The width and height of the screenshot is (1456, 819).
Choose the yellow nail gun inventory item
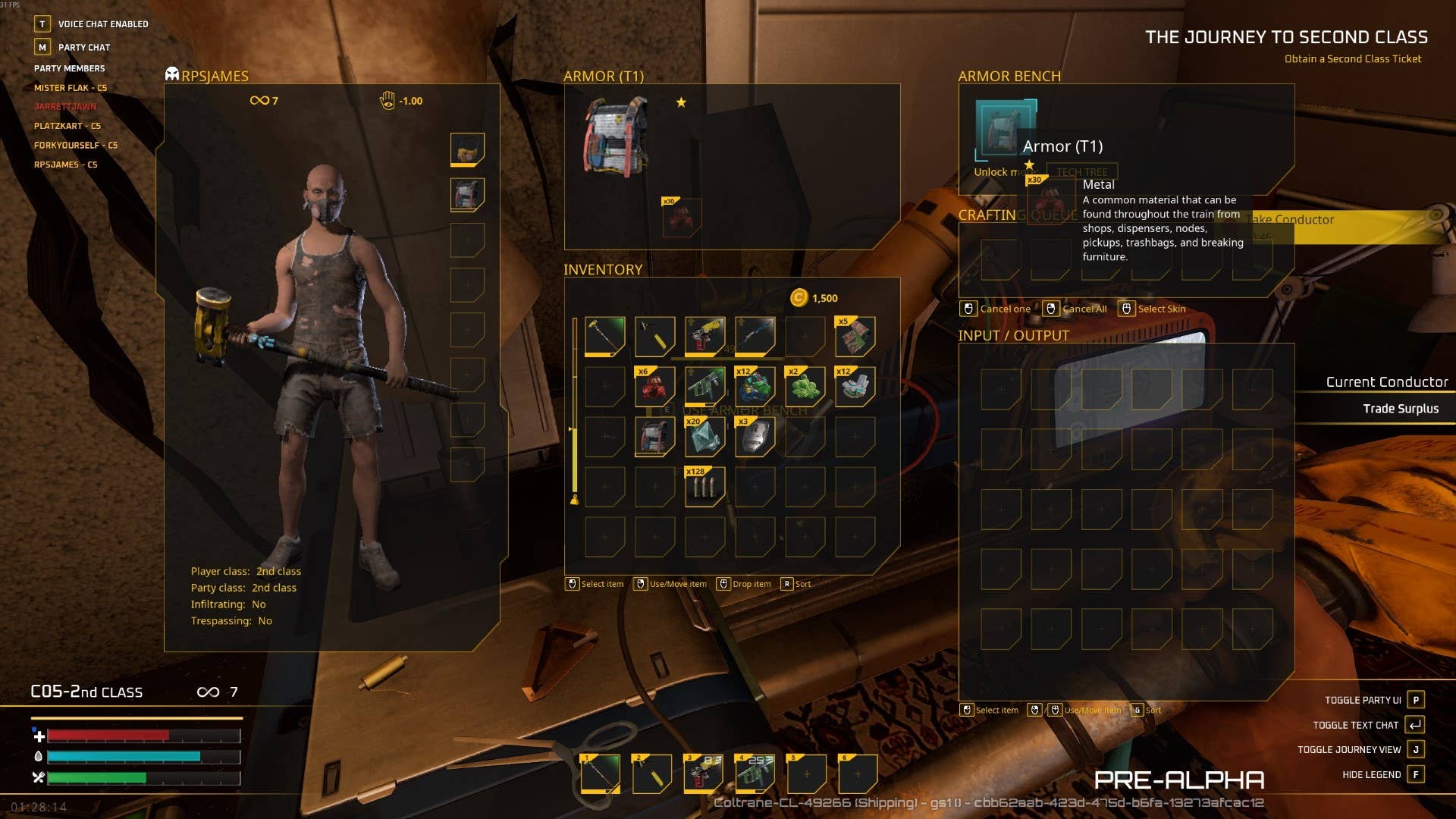click(x=704, y=336)
